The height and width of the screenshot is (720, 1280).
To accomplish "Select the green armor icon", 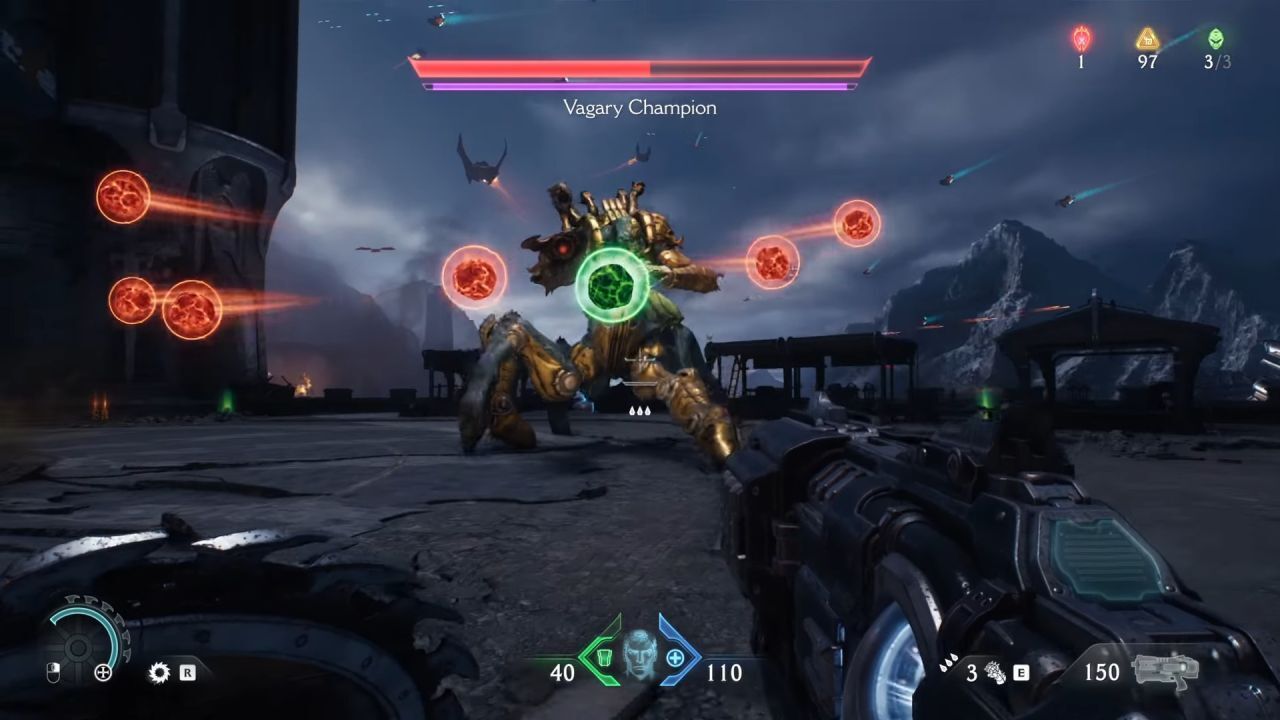I will pos(602,658).
